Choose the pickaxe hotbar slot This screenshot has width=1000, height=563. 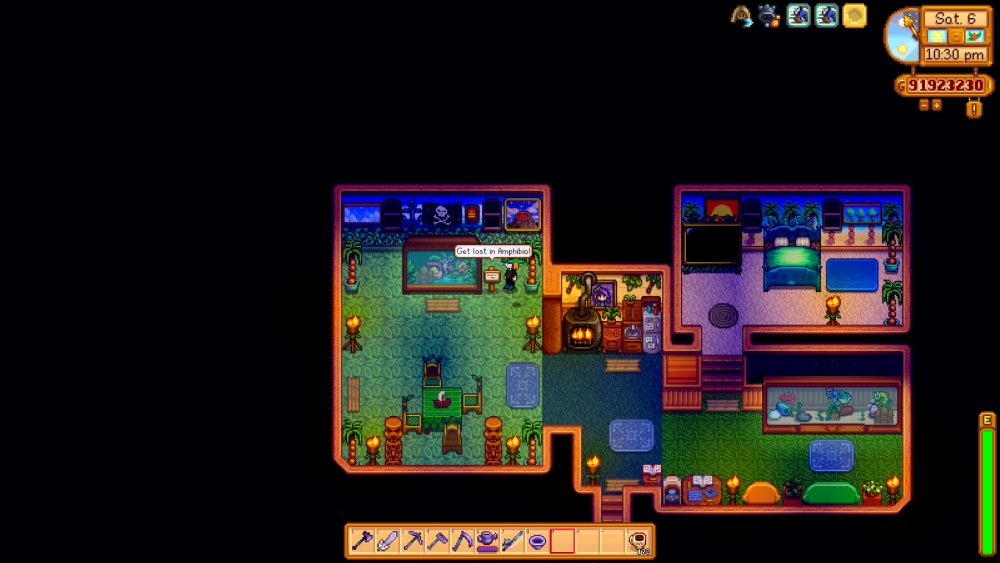tap(412, 541)
